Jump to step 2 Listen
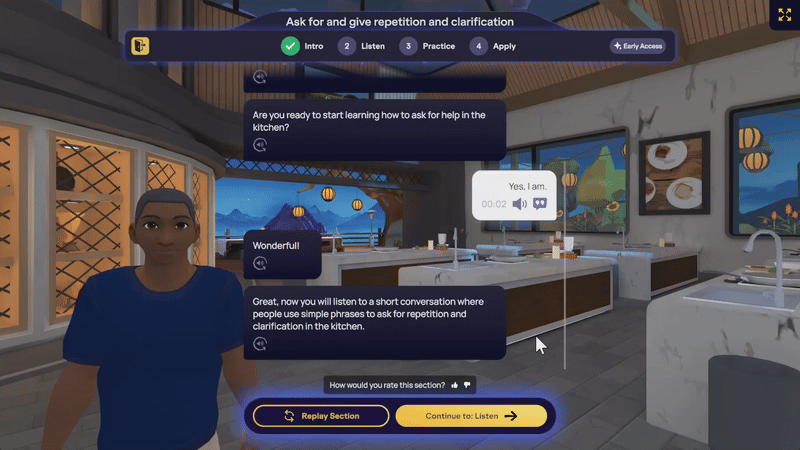 360,46
